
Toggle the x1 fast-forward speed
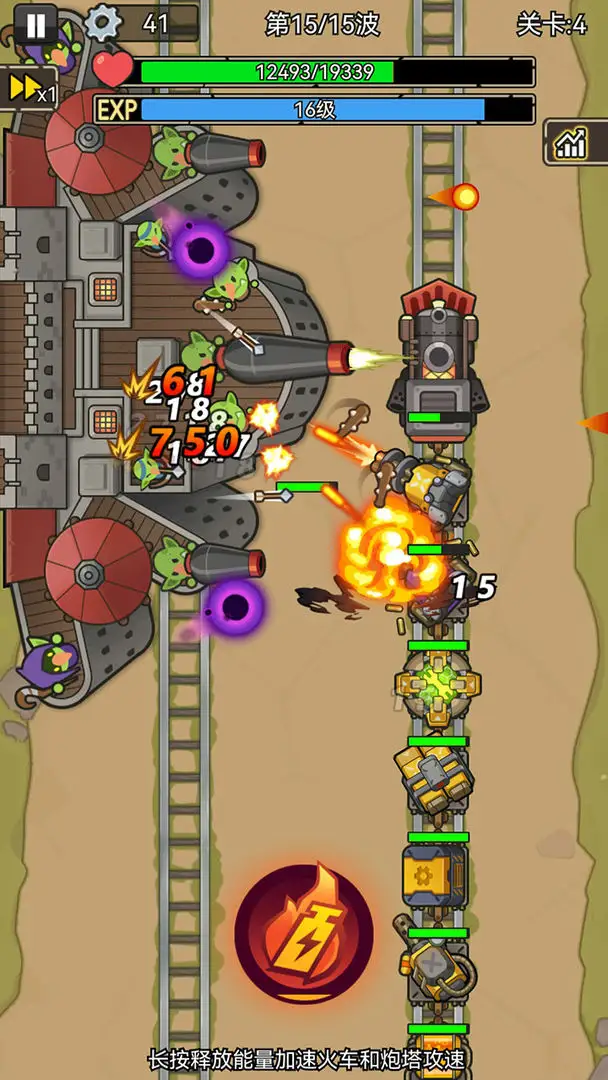click(x=28, y=89)
